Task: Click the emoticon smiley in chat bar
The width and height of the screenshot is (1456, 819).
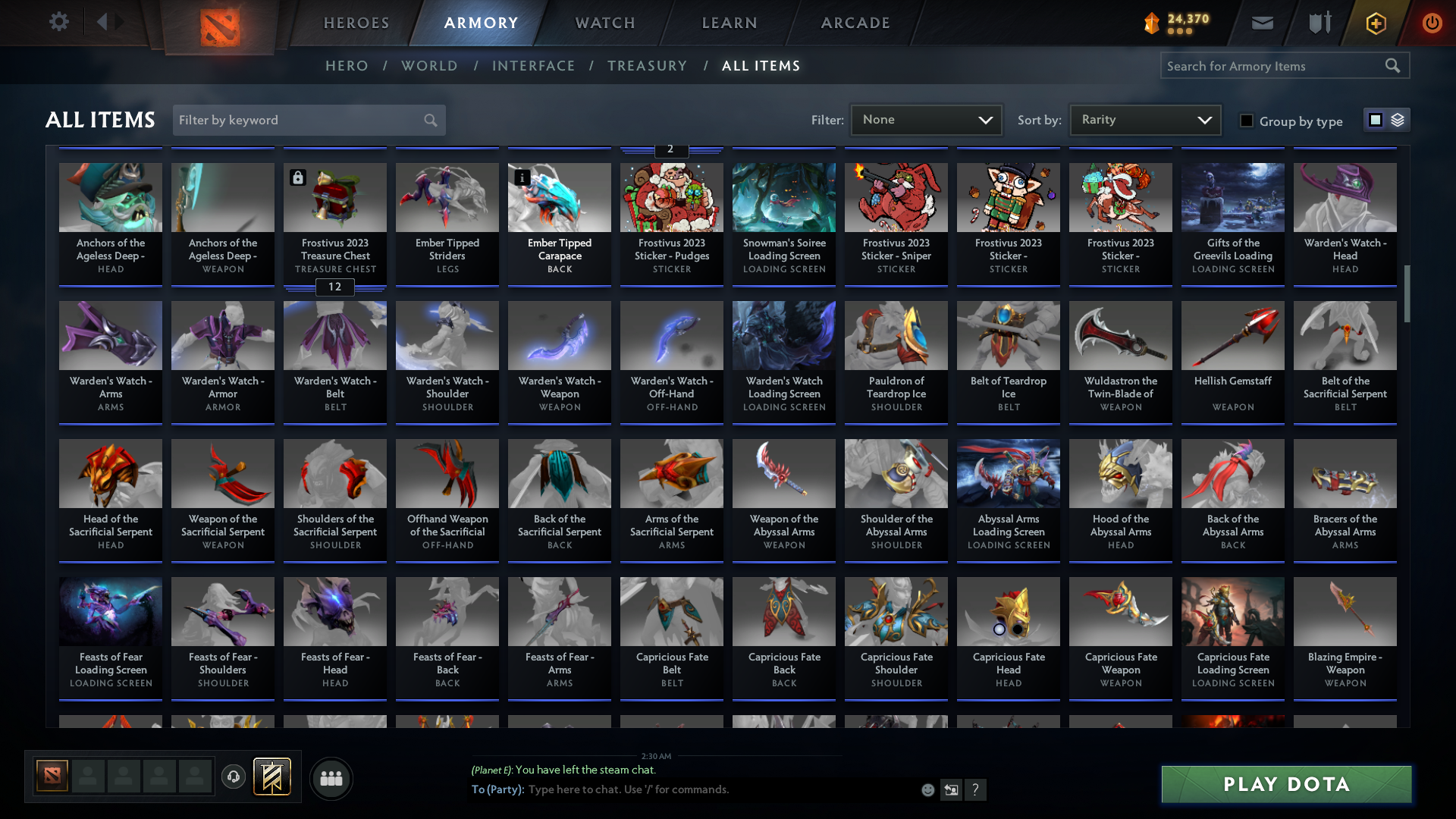Action: pos(927,789)
